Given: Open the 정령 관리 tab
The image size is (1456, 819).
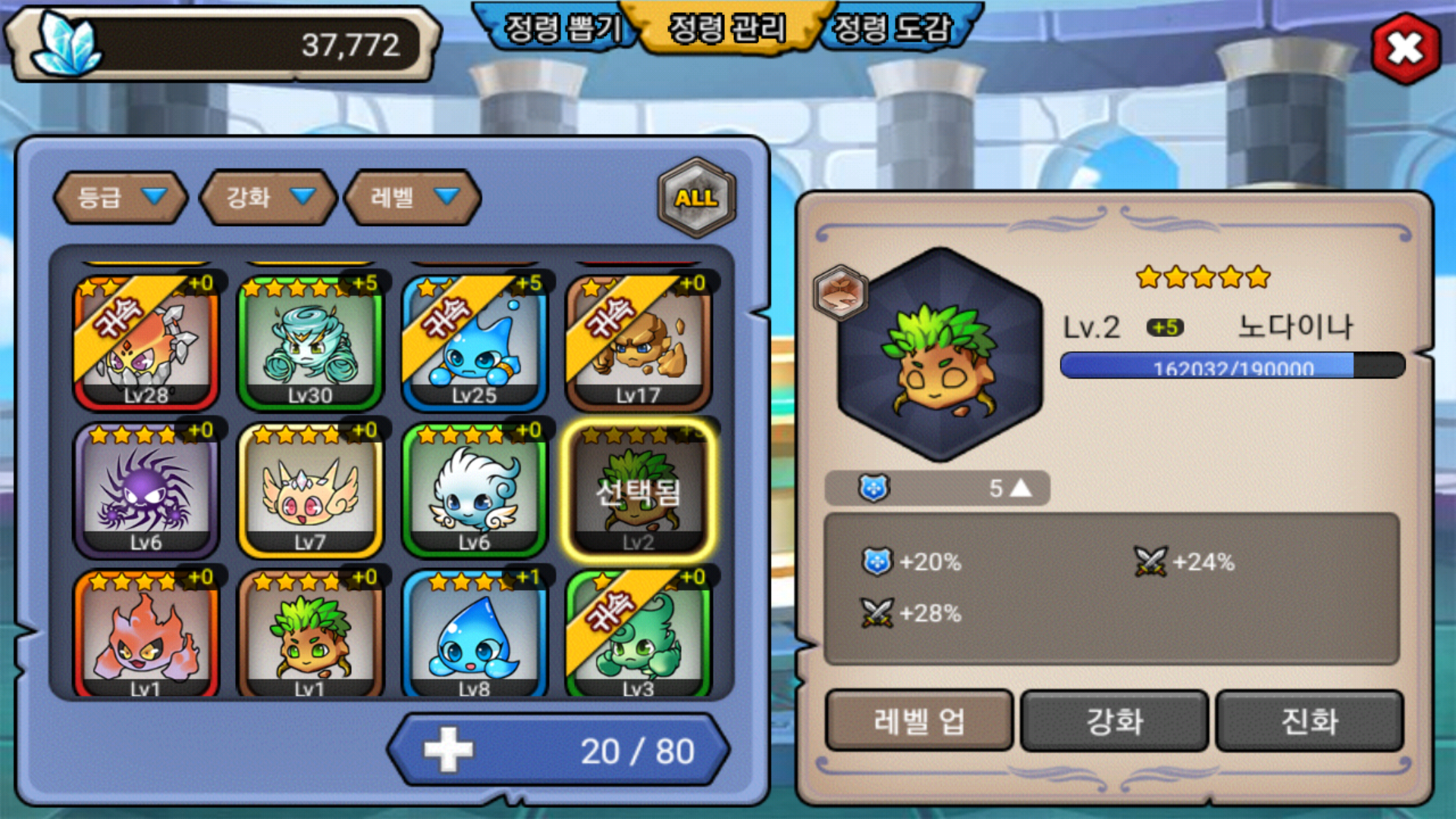Looking at the screenshot, I should [726, 29].
